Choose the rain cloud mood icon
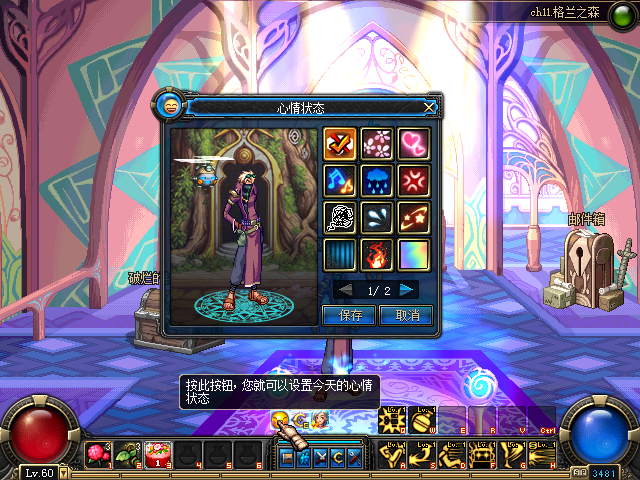The height and width of the screenshot is (480, 640). (377, 181)
